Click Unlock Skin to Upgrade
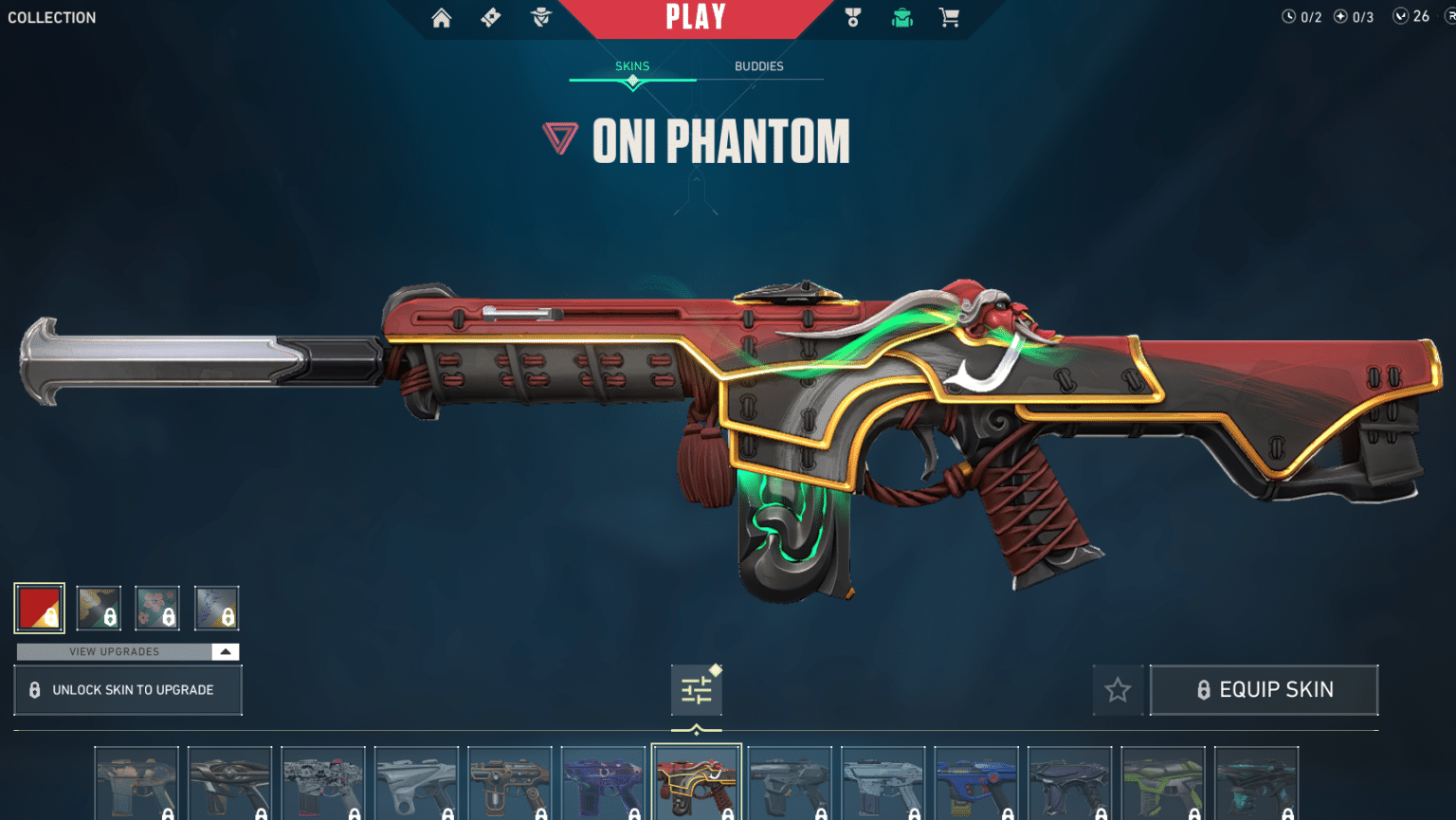This screenshot has height=820, width=1456. pyautogui.click(x=127, y=689)
